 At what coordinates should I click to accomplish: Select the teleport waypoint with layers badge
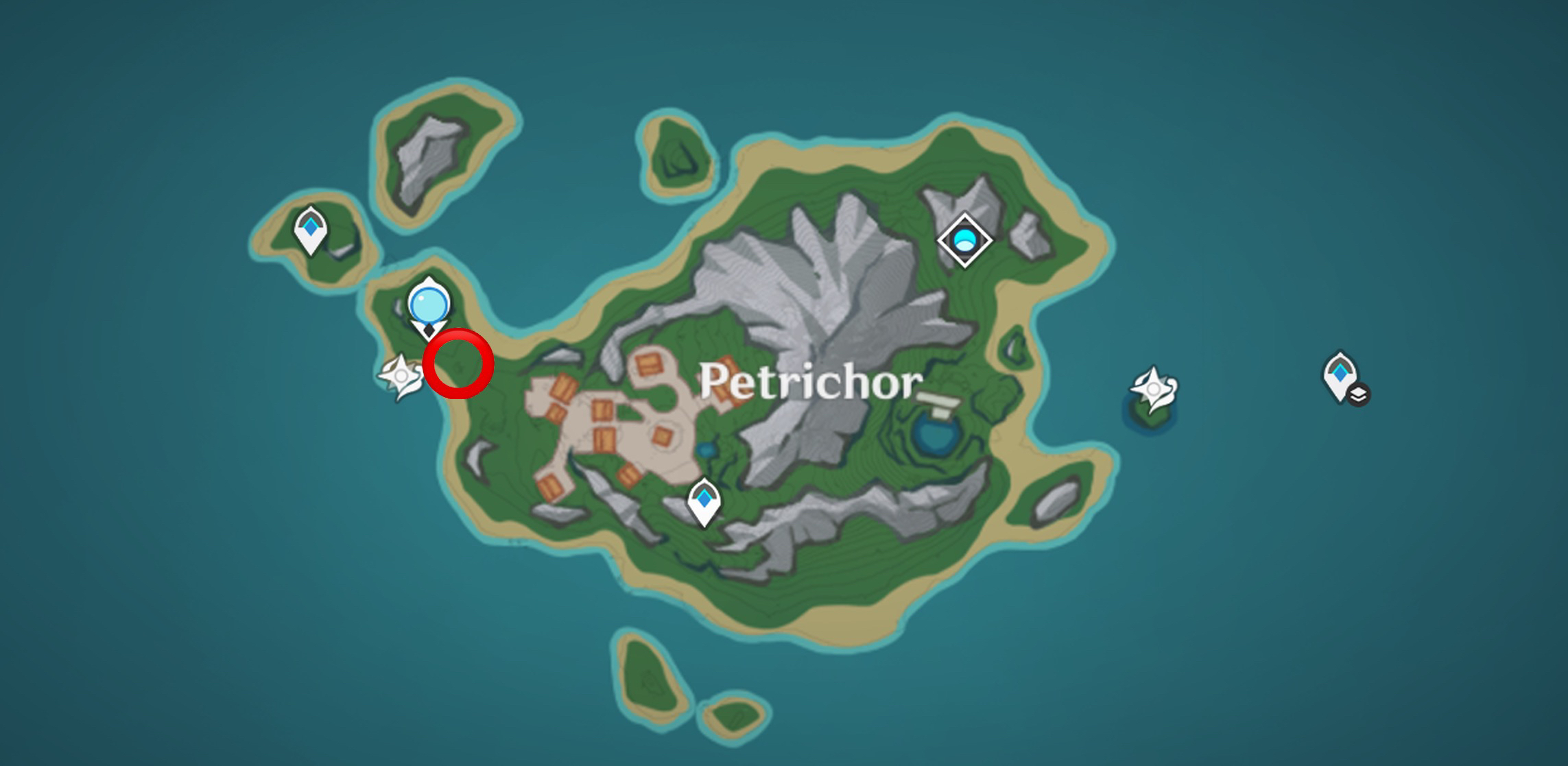pos(1341,376)
